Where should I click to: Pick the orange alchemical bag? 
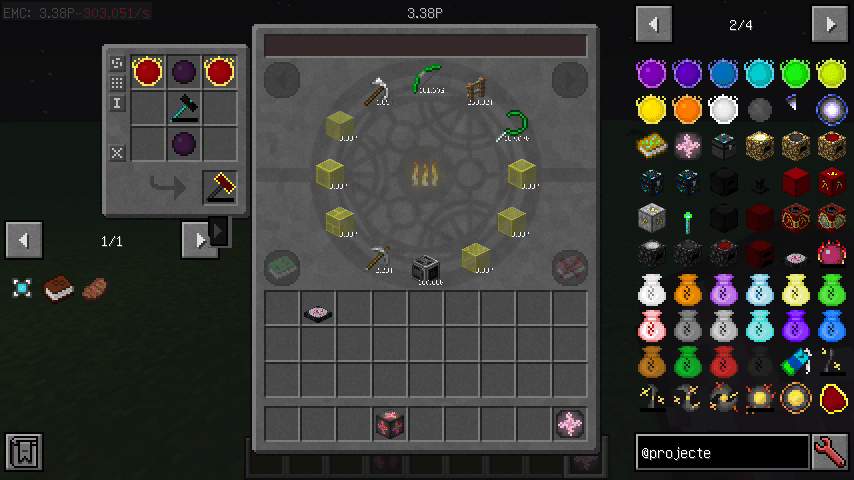686,291
